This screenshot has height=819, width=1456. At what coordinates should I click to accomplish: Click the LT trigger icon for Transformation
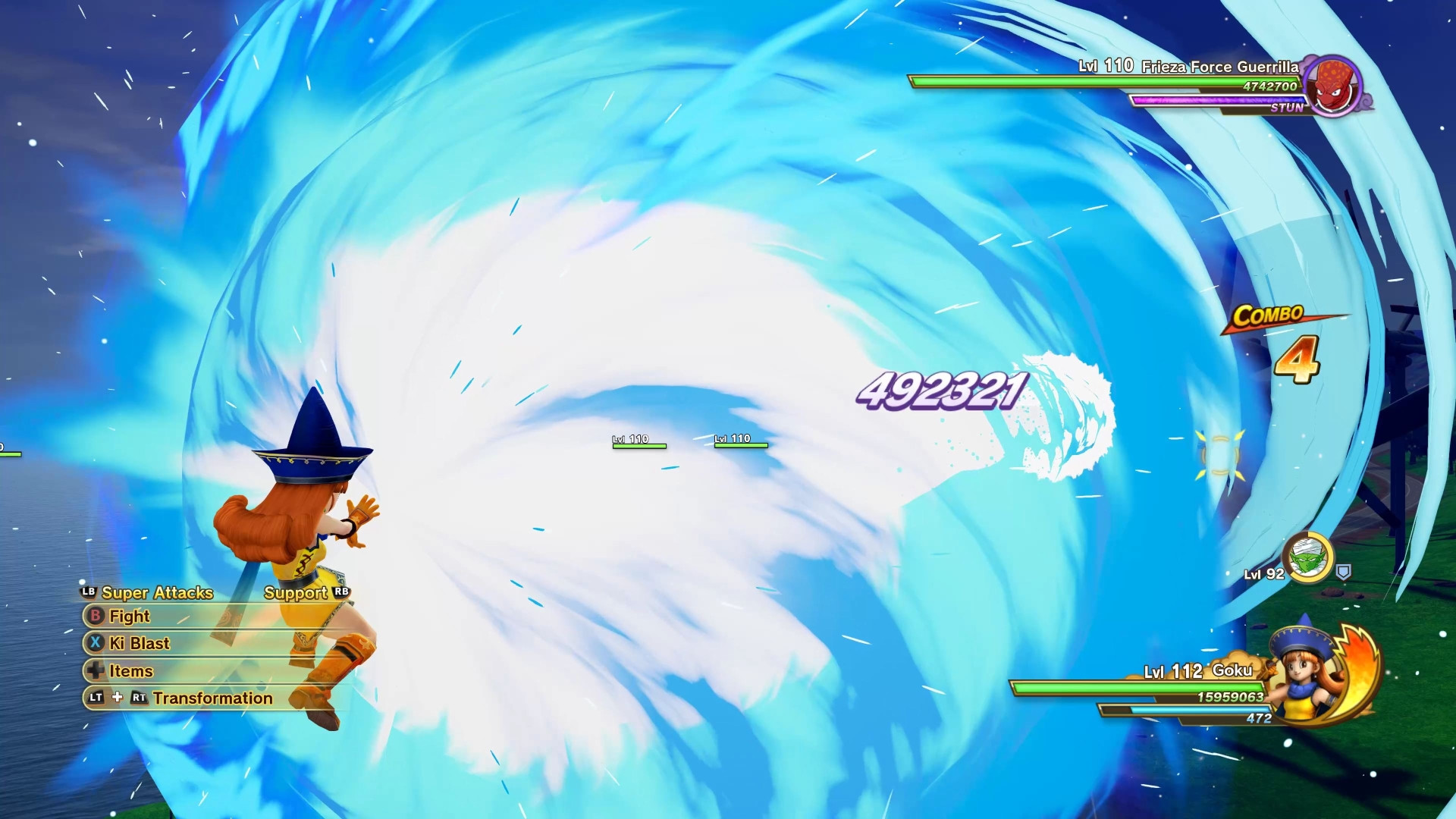[96, 698]
